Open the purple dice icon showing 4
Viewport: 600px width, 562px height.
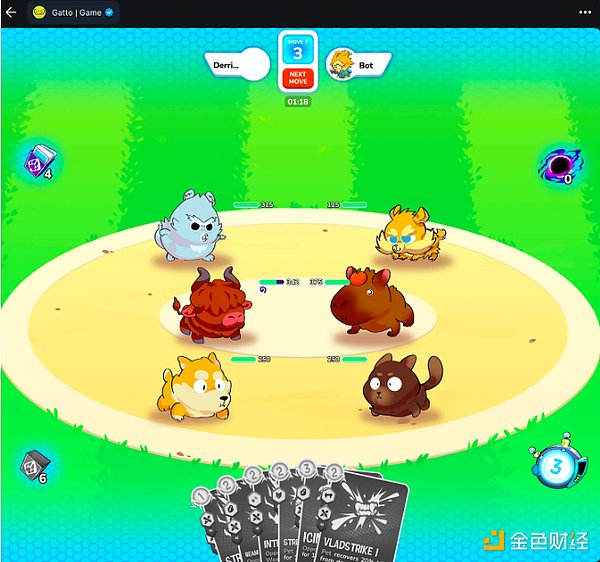pos(40,160)
